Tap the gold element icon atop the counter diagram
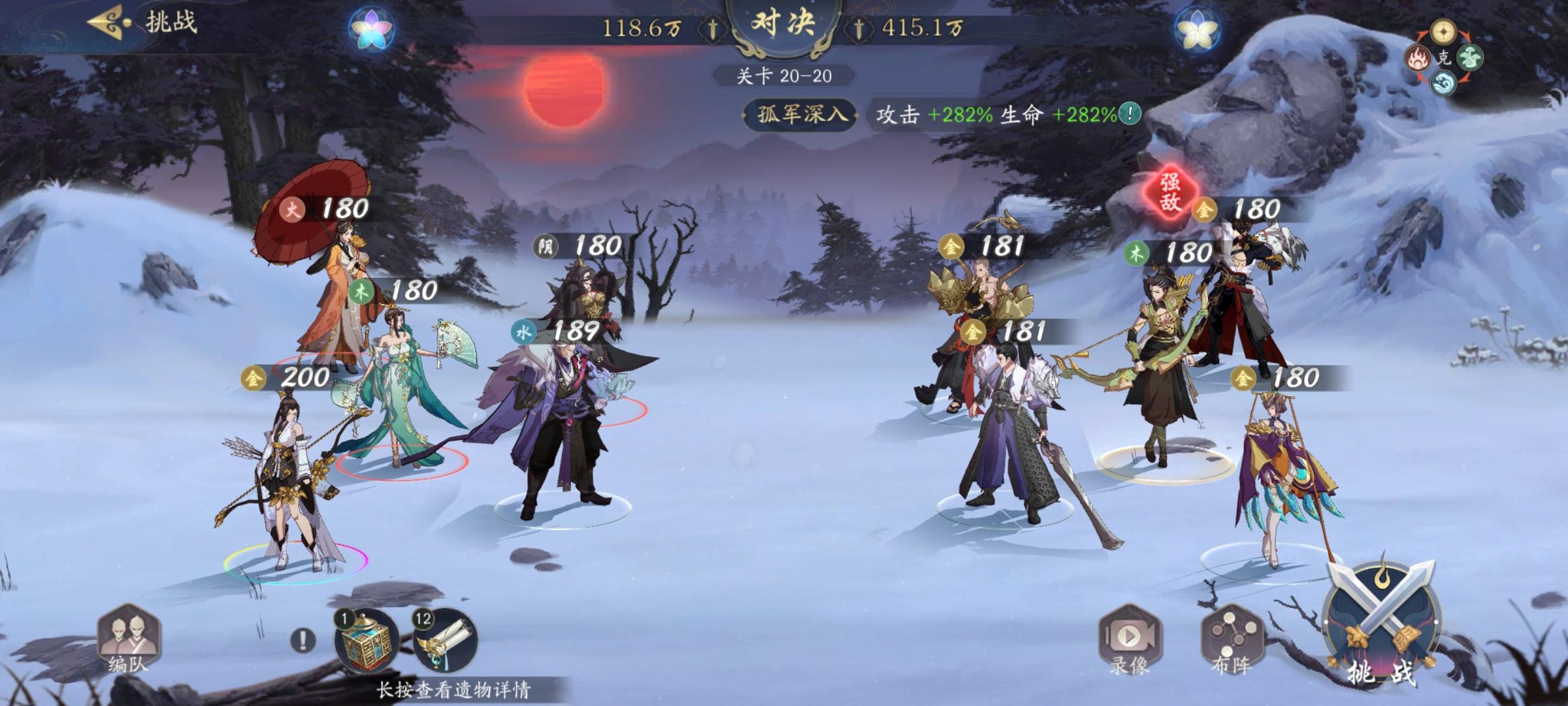This screenshot has height=706, width=1568. click(x=1443, y=31)
